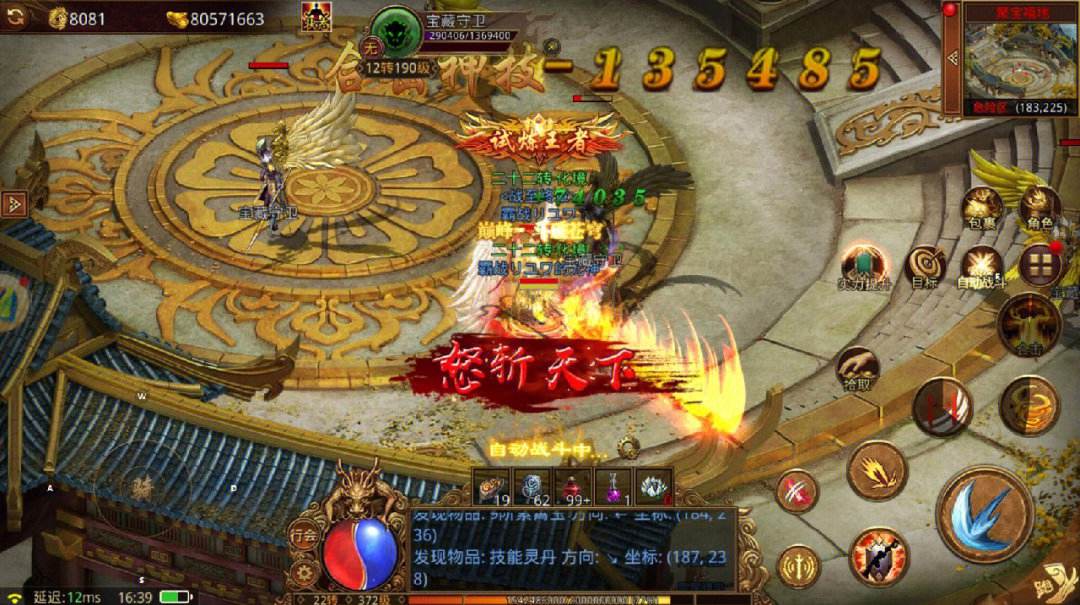Activate the red-and-white blades skill
The height and width of the screenshot is (605, 1080).
941,406
